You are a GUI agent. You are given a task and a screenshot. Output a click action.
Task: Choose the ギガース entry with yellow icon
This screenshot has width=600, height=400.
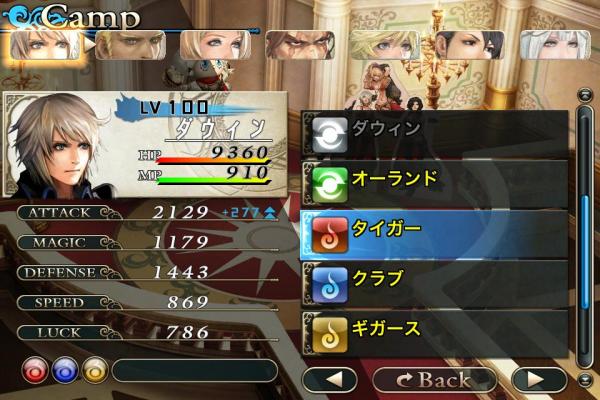[x=434, y=329]
